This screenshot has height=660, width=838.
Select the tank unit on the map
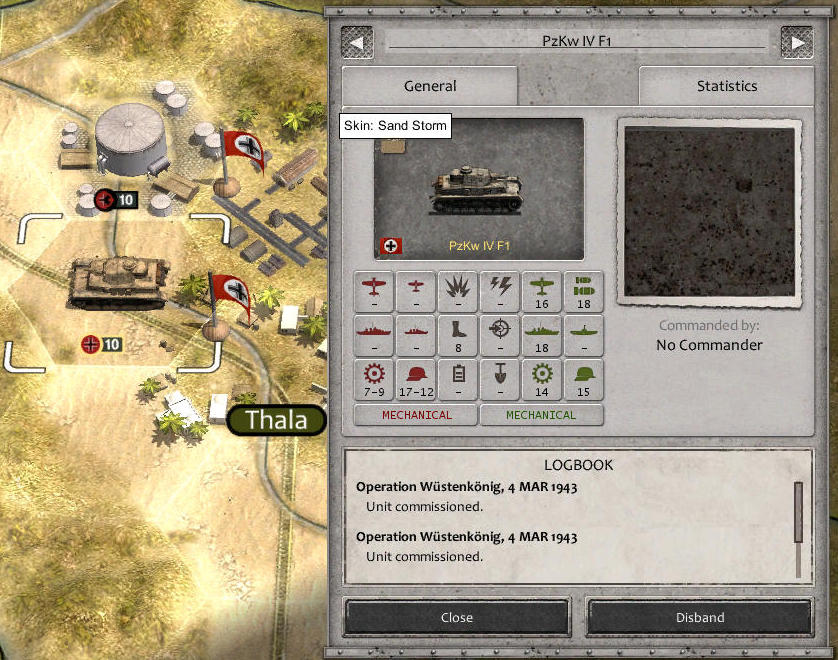[116, 284]
